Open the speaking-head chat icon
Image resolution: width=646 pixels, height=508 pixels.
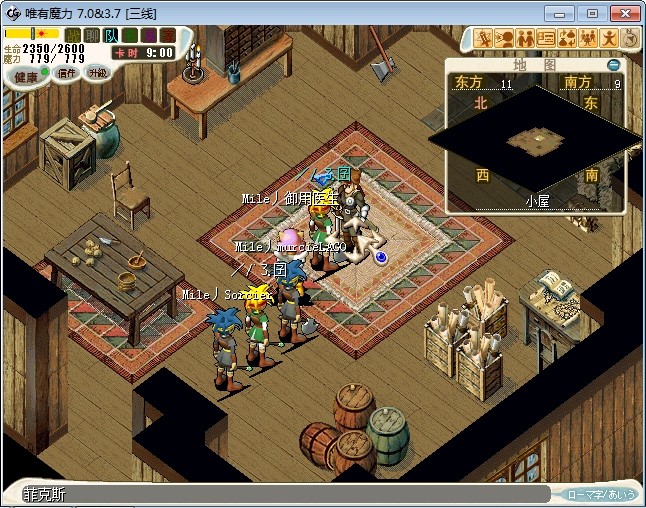coord(504,38)
